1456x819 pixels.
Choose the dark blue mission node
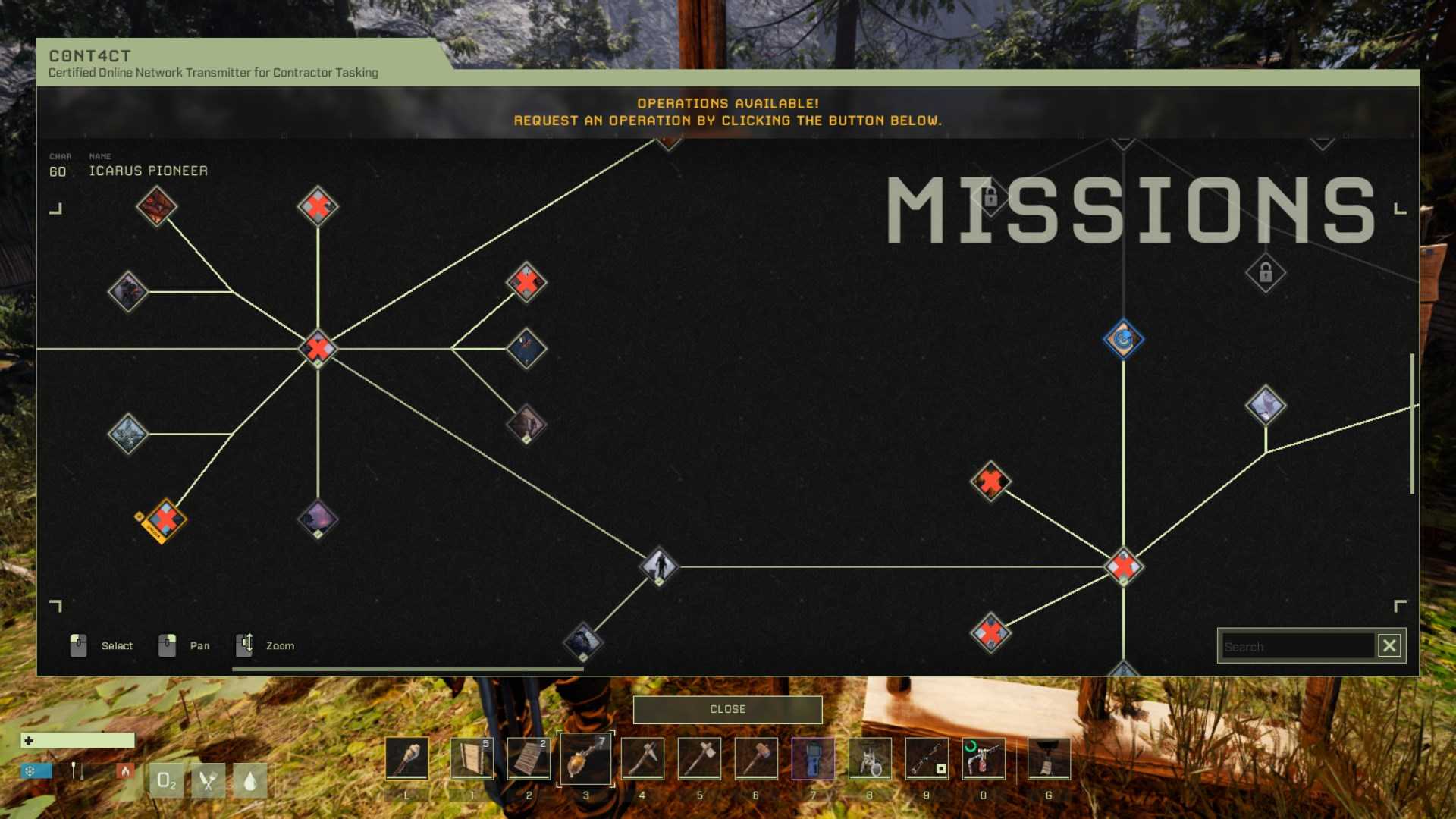[x=526, y=348]
